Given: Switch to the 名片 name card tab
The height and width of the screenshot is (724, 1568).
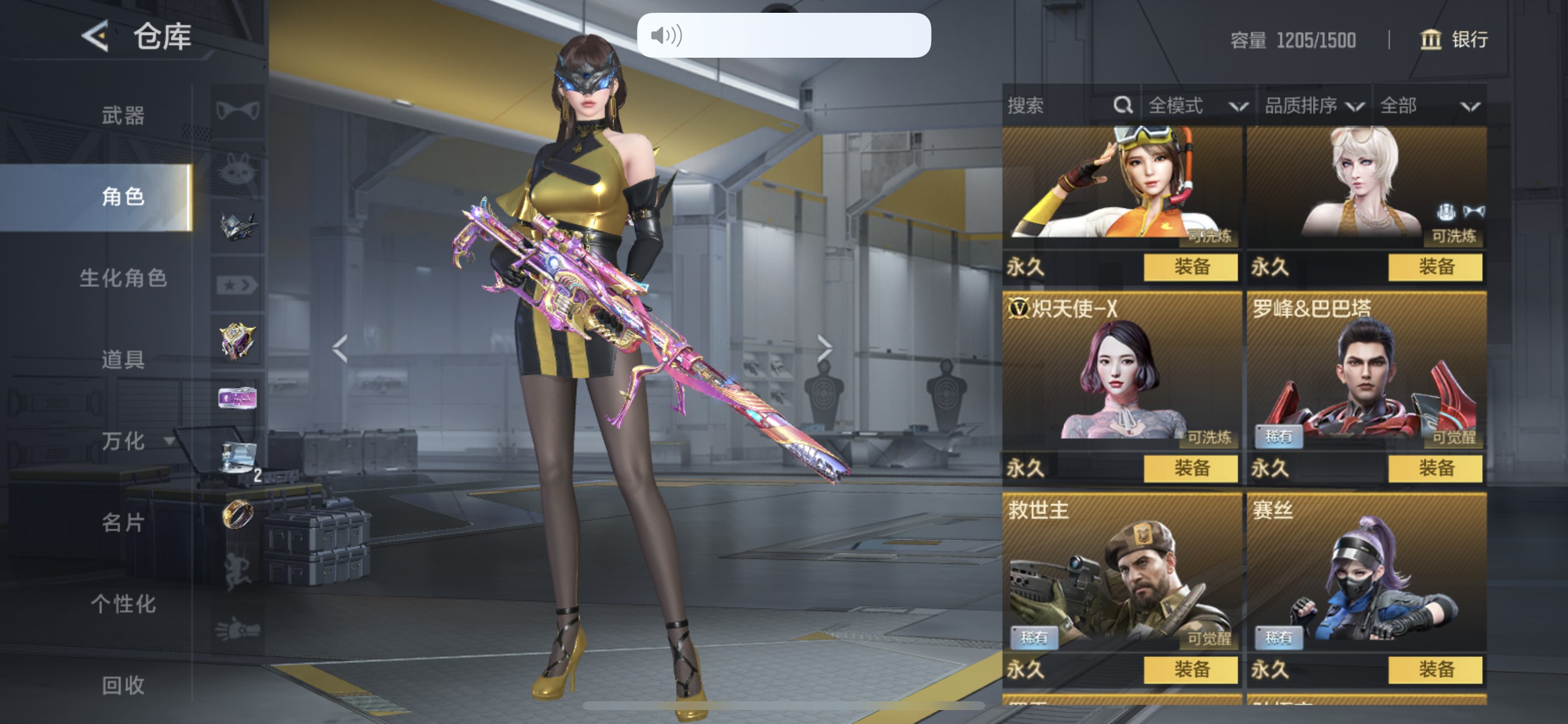Looking at the screenshot, I should click(123, 522).
